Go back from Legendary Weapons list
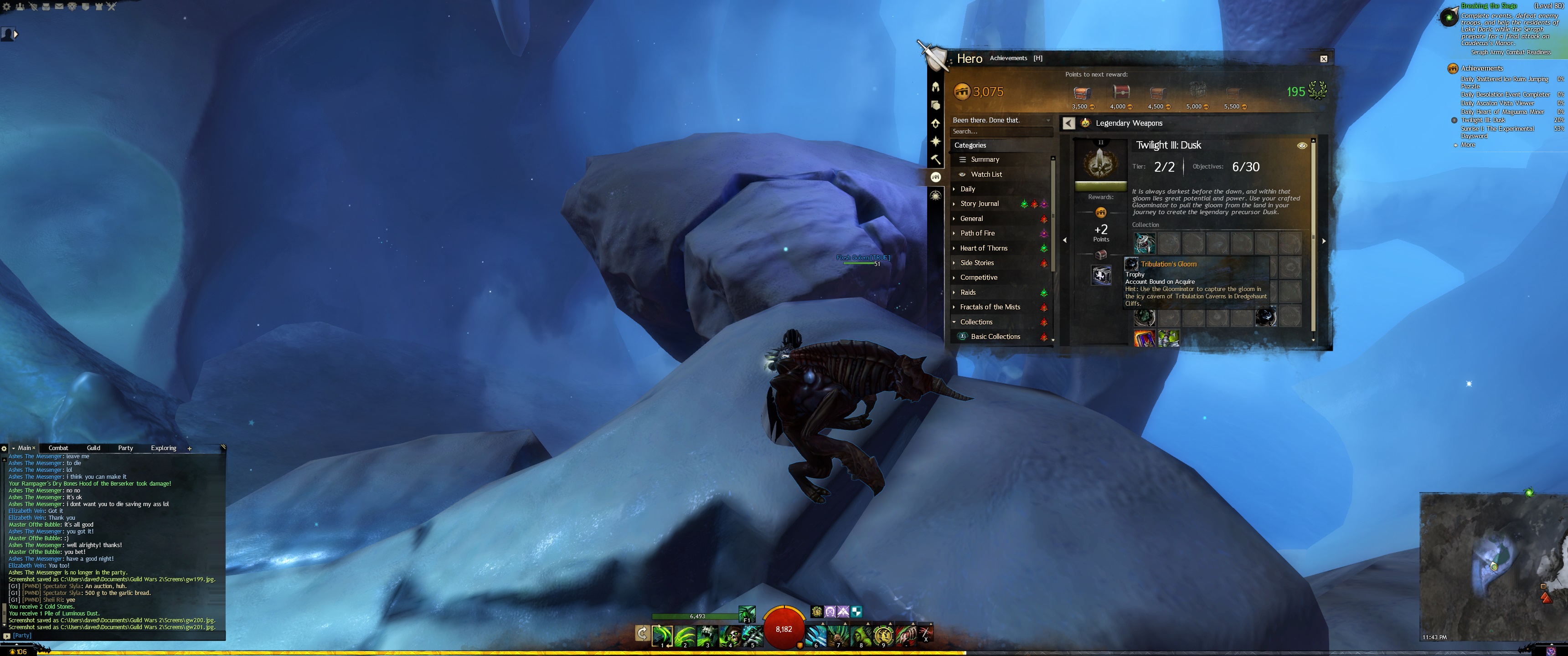 1068,123
